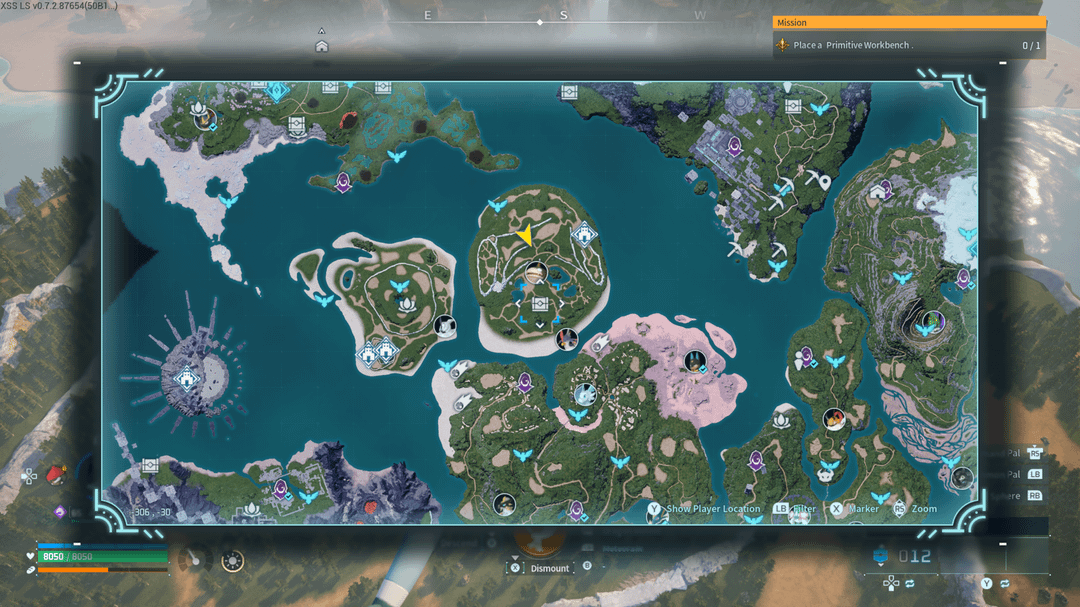Click the Show Player Location label

pyautogui.click(x=713, y=509)
